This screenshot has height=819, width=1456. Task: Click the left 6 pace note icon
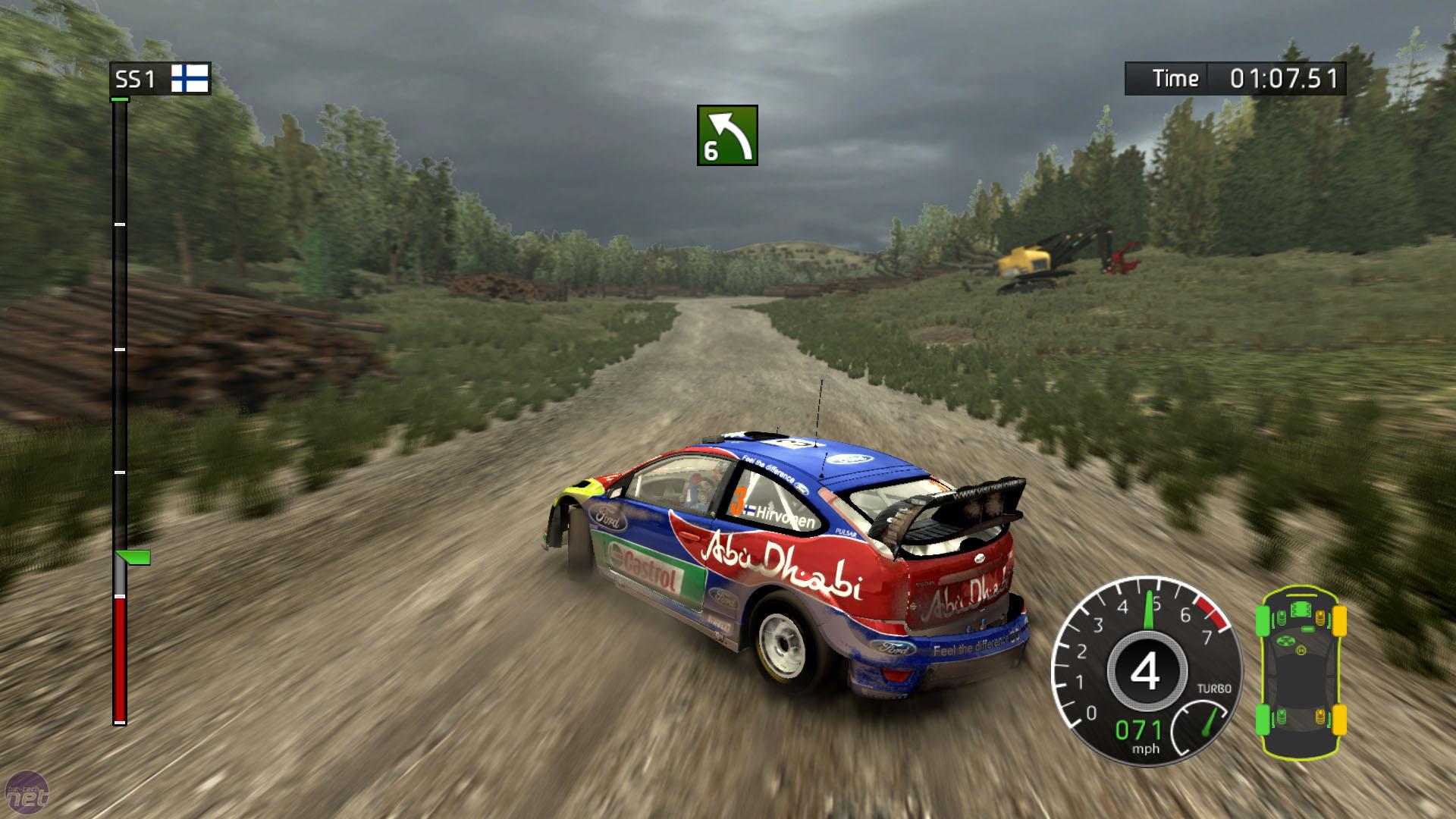[x=727, y=135]
